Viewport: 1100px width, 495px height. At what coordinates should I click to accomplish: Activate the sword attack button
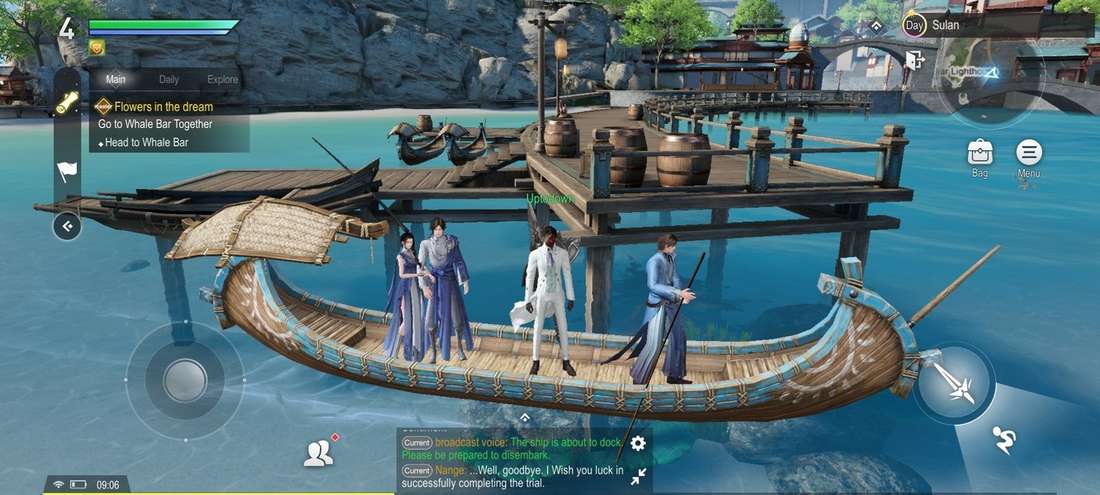953,384
